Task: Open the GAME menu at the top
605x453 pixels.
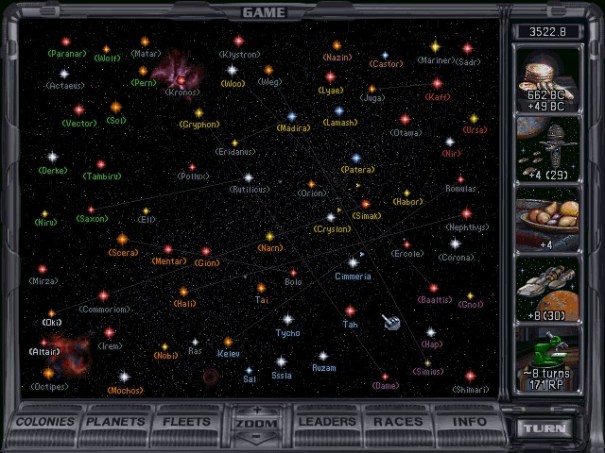Action: point(263,12)
